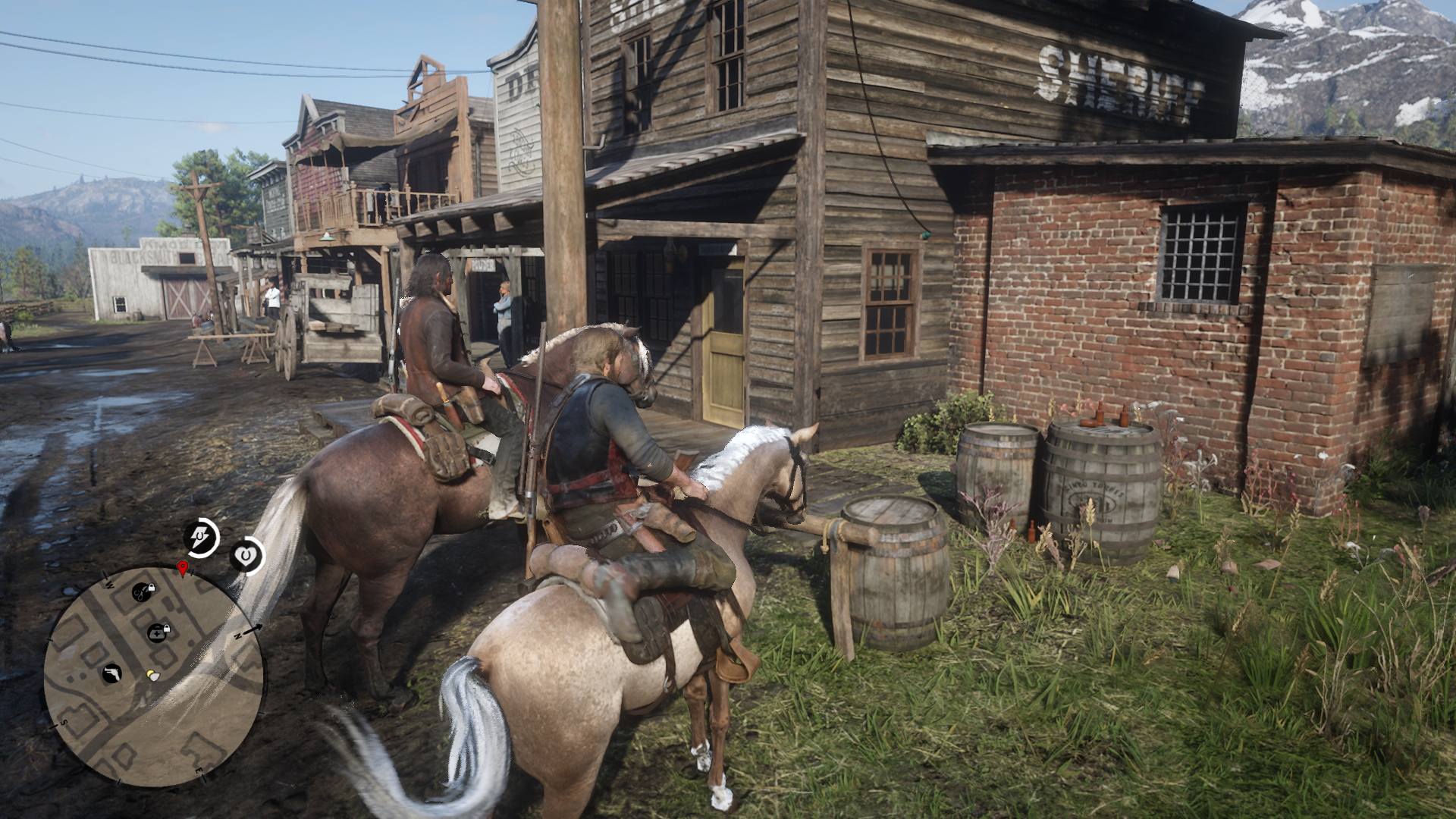Screen dimensions: 1456x819
Task: Click the gunsmith revolver icon on minimap
Action: click(111, 673)
